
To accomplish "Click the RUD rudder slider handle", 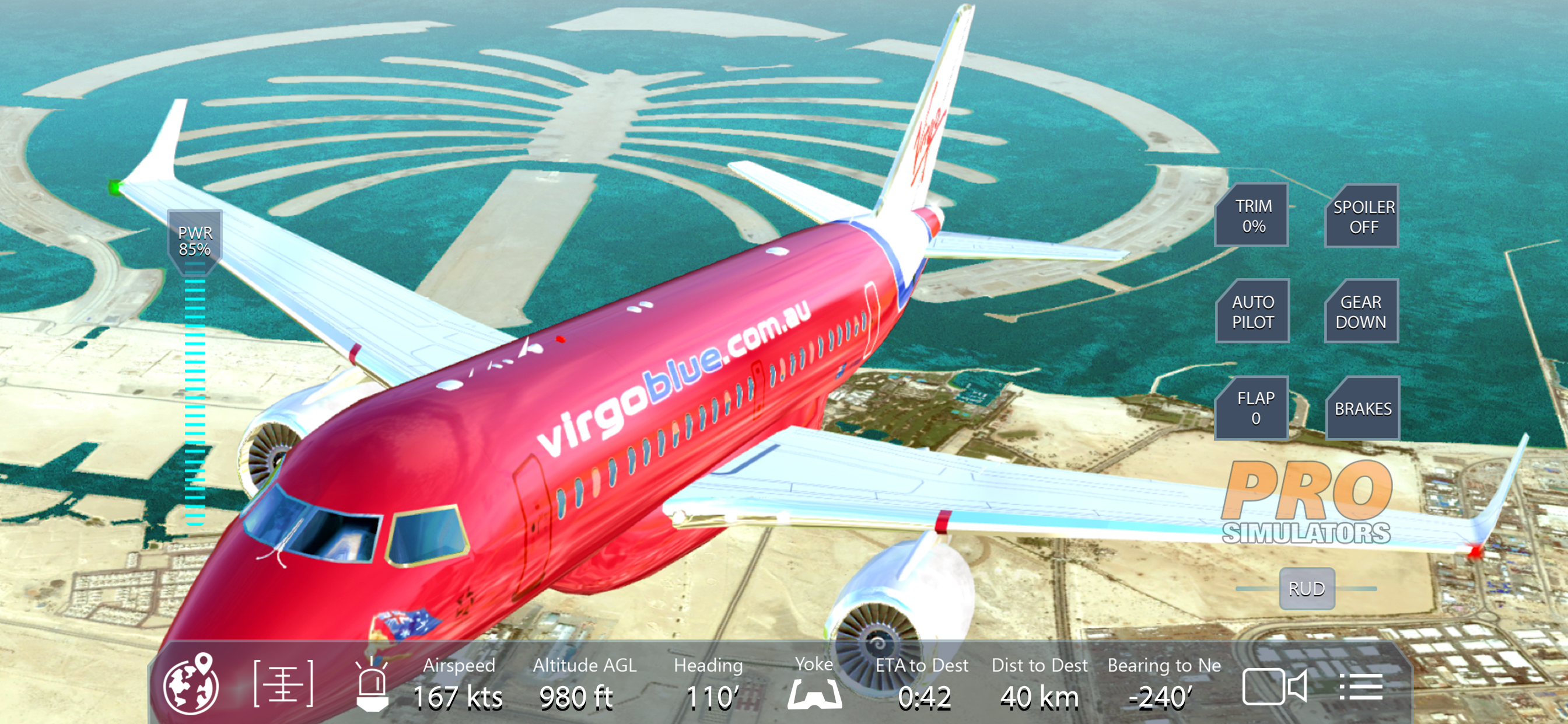I will pos(1306,588).
